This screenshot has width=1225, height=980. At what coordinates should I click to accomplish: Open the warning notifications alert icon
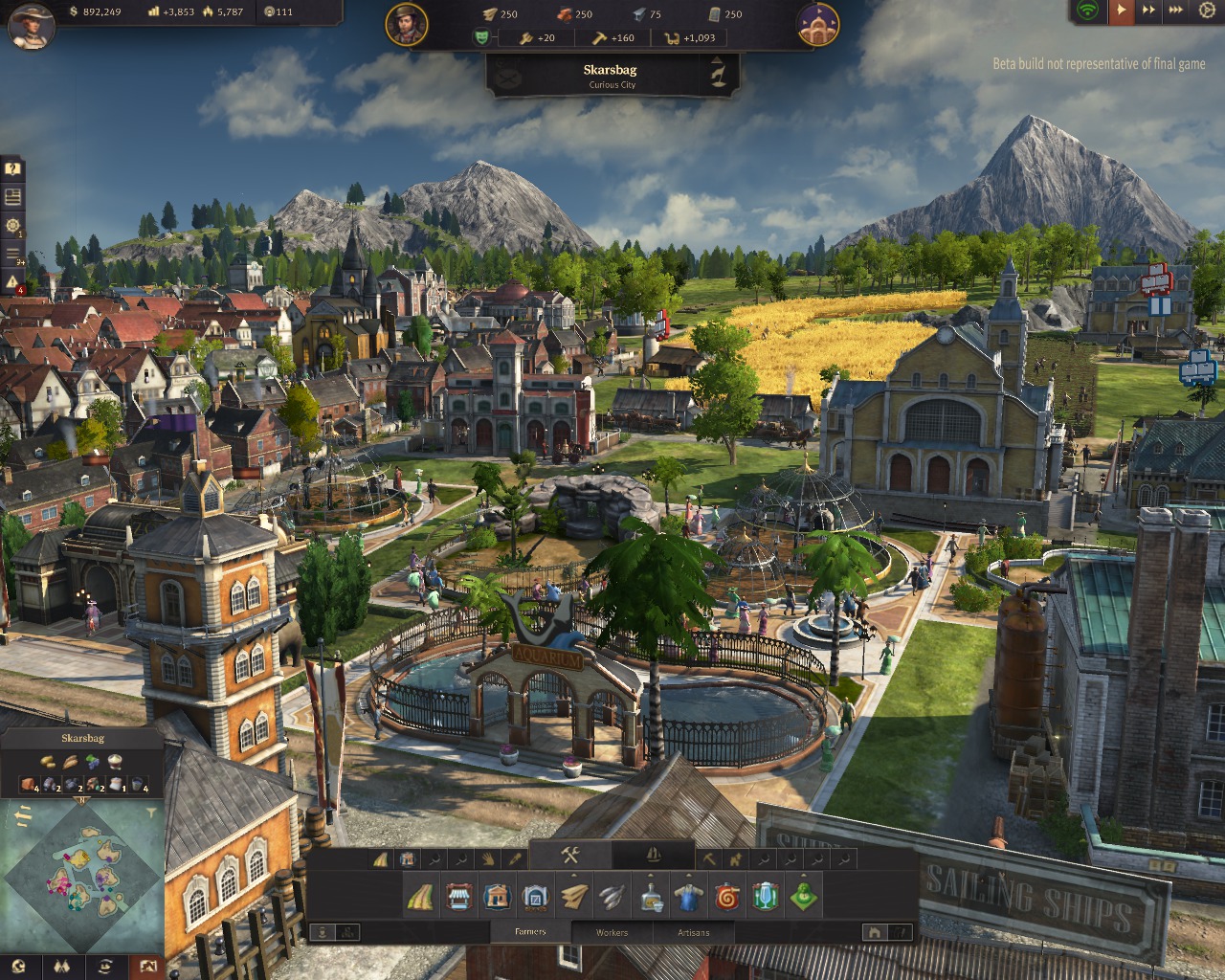tap(12, 281)
